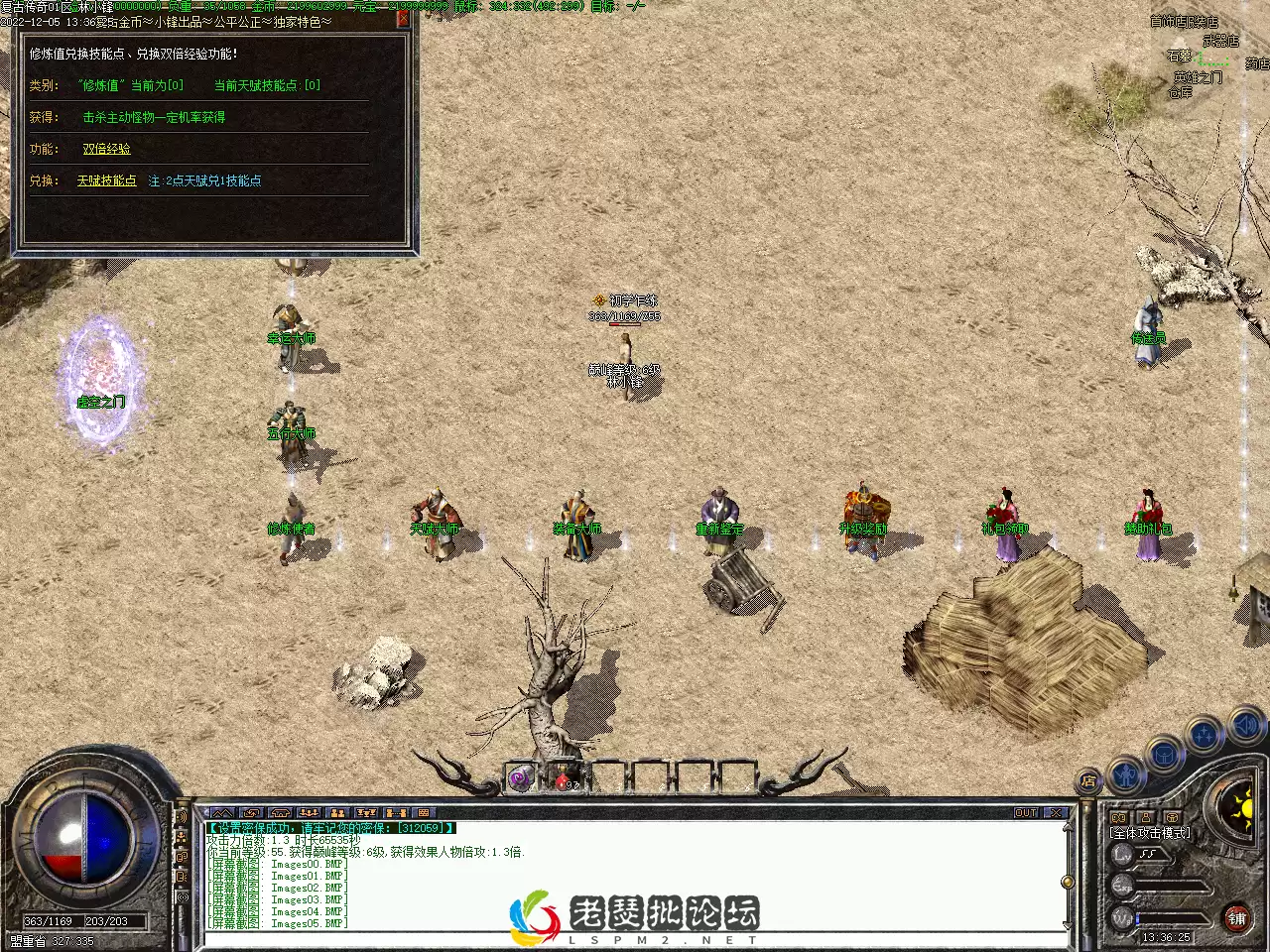Open the character equipment panel icon
The width and height of the screenshot is (1270, 952).
(x=1125, y=772)
